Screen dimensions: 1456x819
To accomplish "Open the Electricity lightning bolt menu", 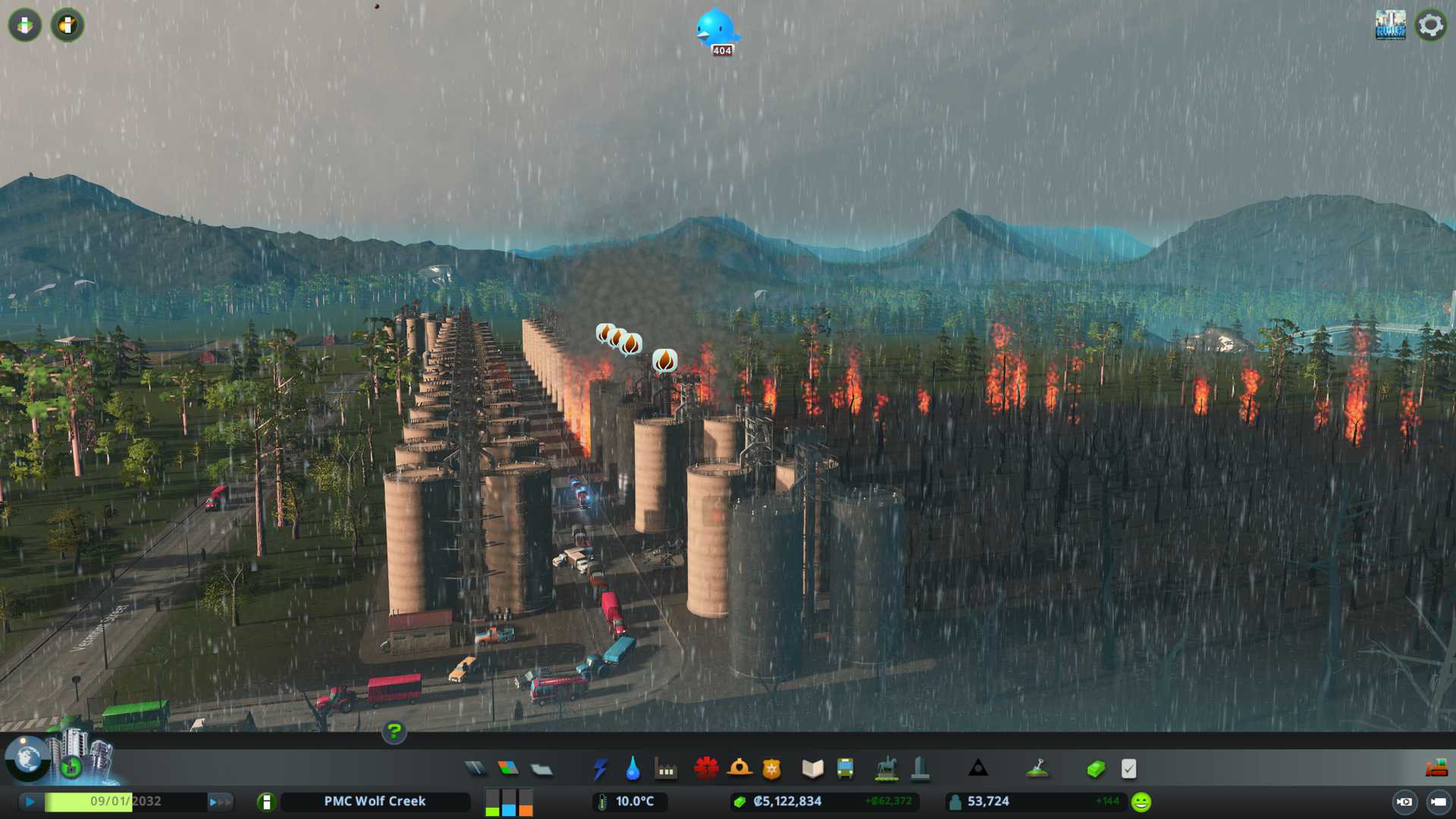I will [600, 769].
